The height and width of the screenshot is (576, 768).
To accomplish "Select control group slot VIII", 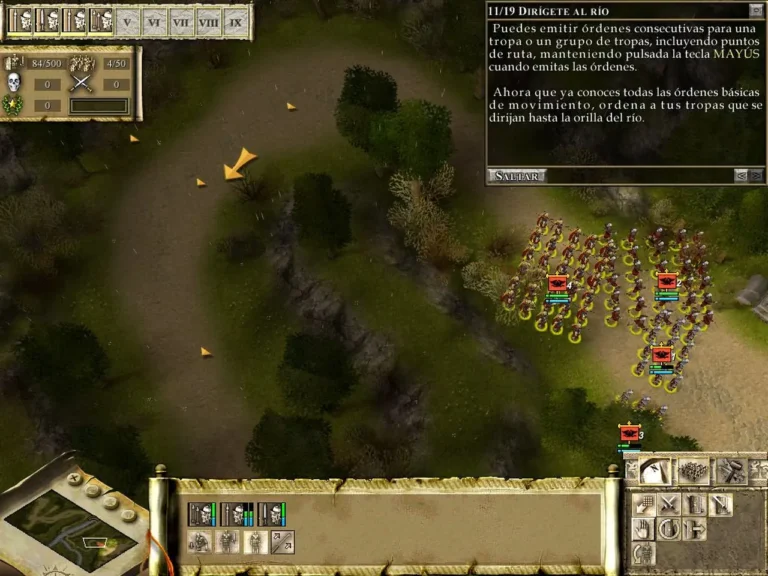I will tap(208, 21).
